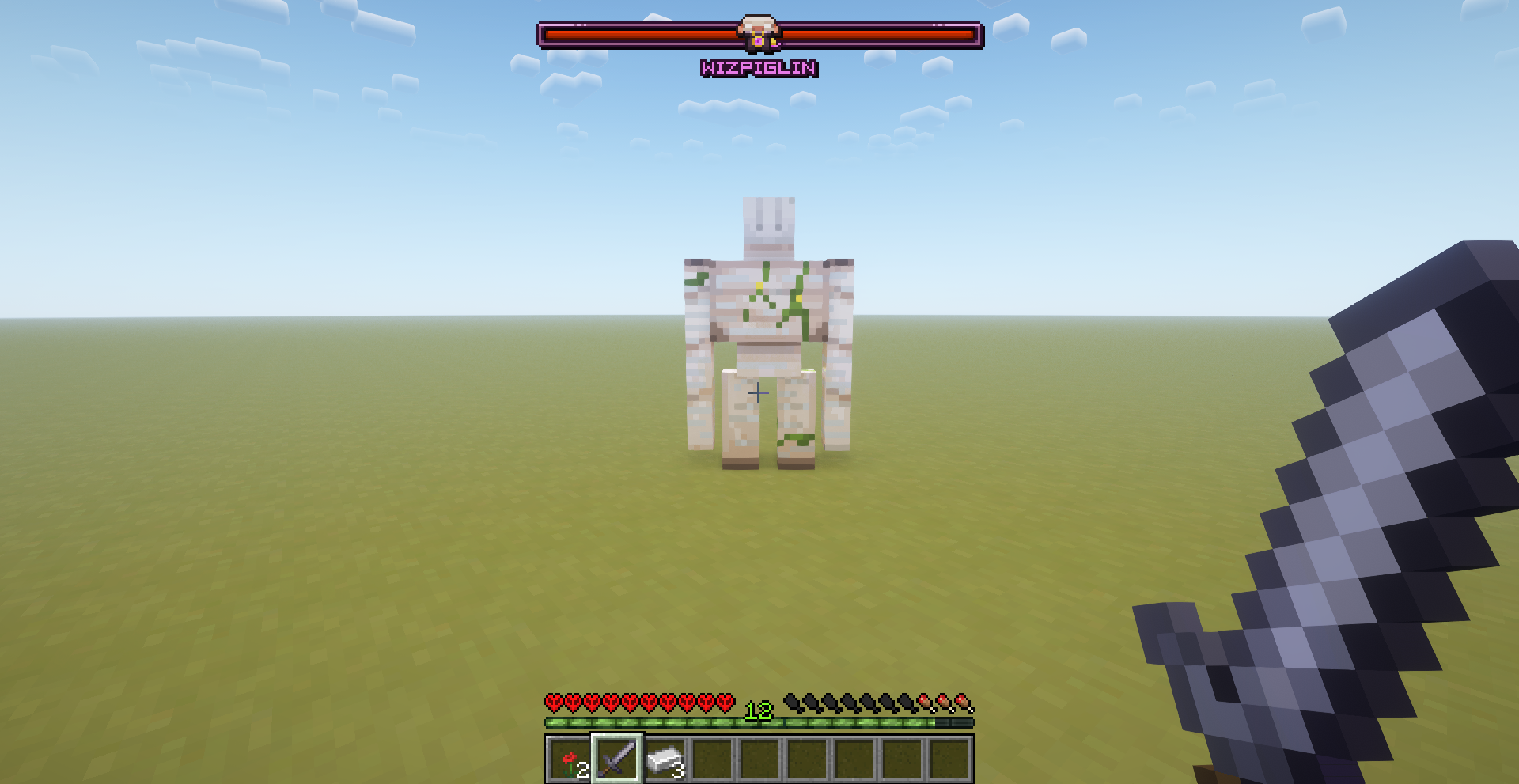This screenshot has width=1519, height=784.
Task: Click the rightmost drumstick hunger icon
Action: point(962,703)
